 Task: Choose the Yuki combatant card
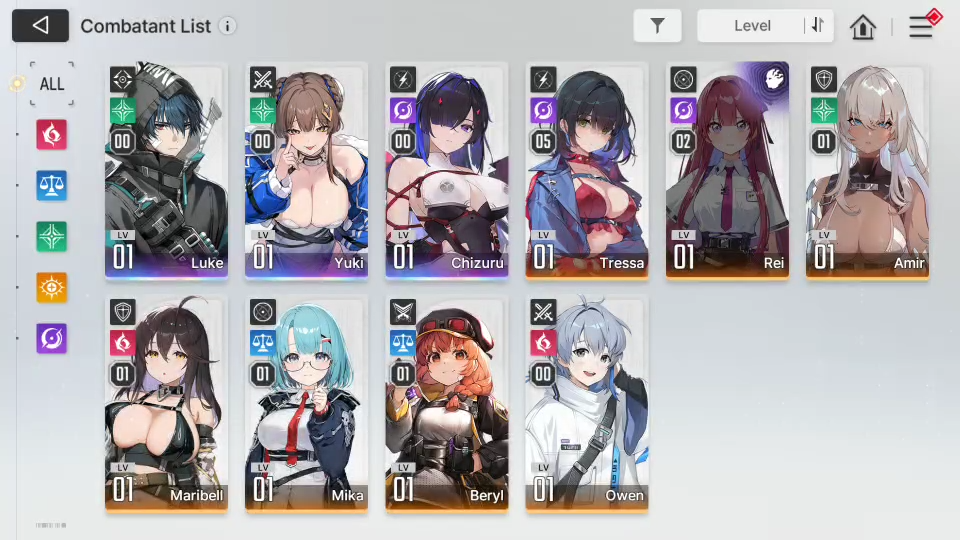pos(306,170)
